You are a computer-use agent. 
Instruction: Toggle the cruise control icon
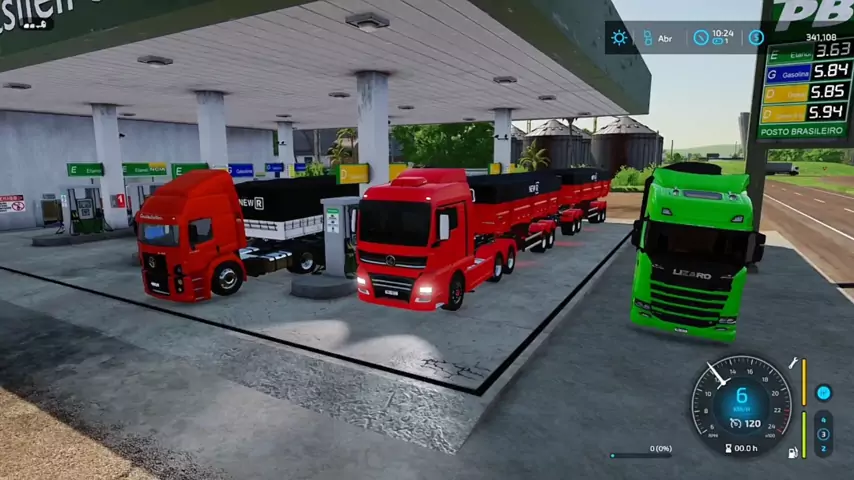point(735,423)
